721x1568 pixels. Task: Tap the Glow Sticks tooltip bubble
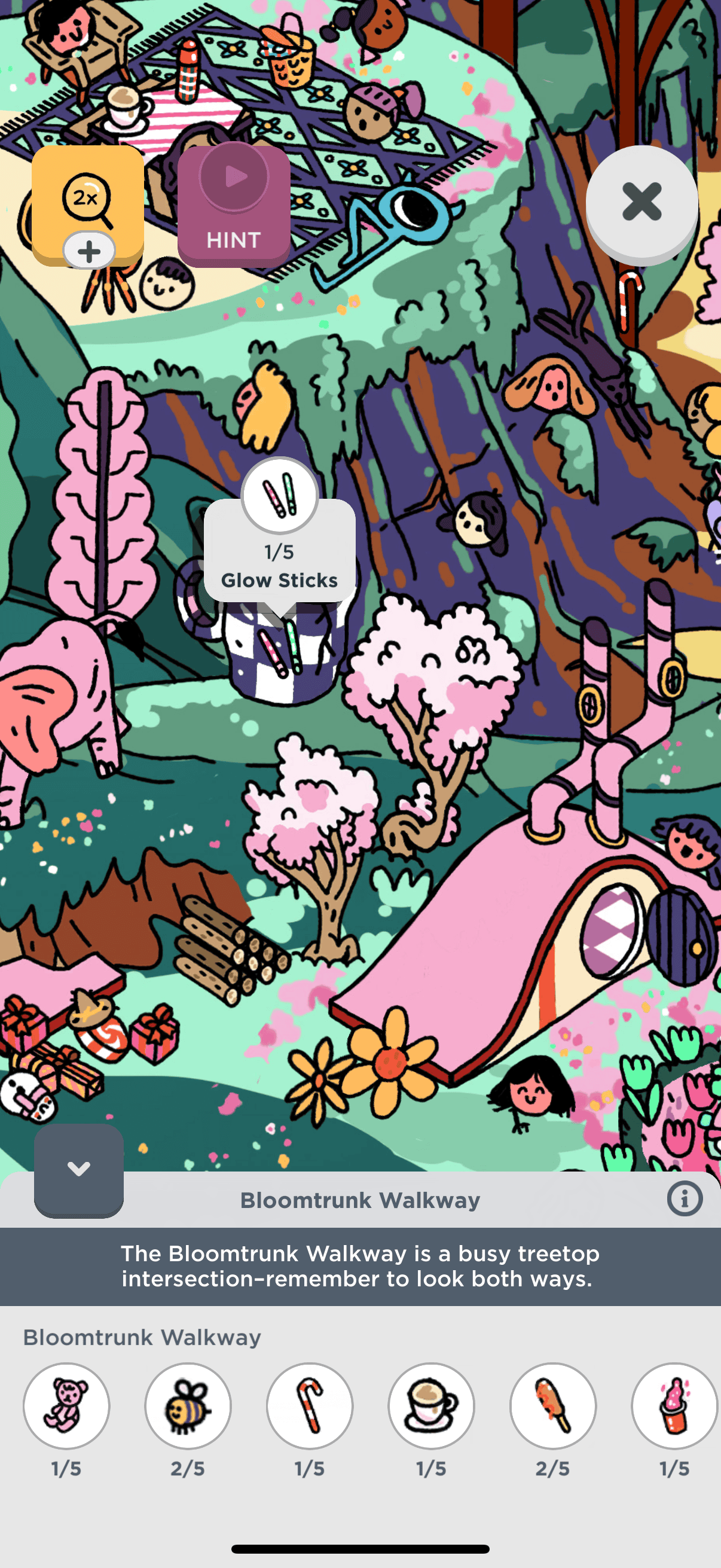(279, 552)
